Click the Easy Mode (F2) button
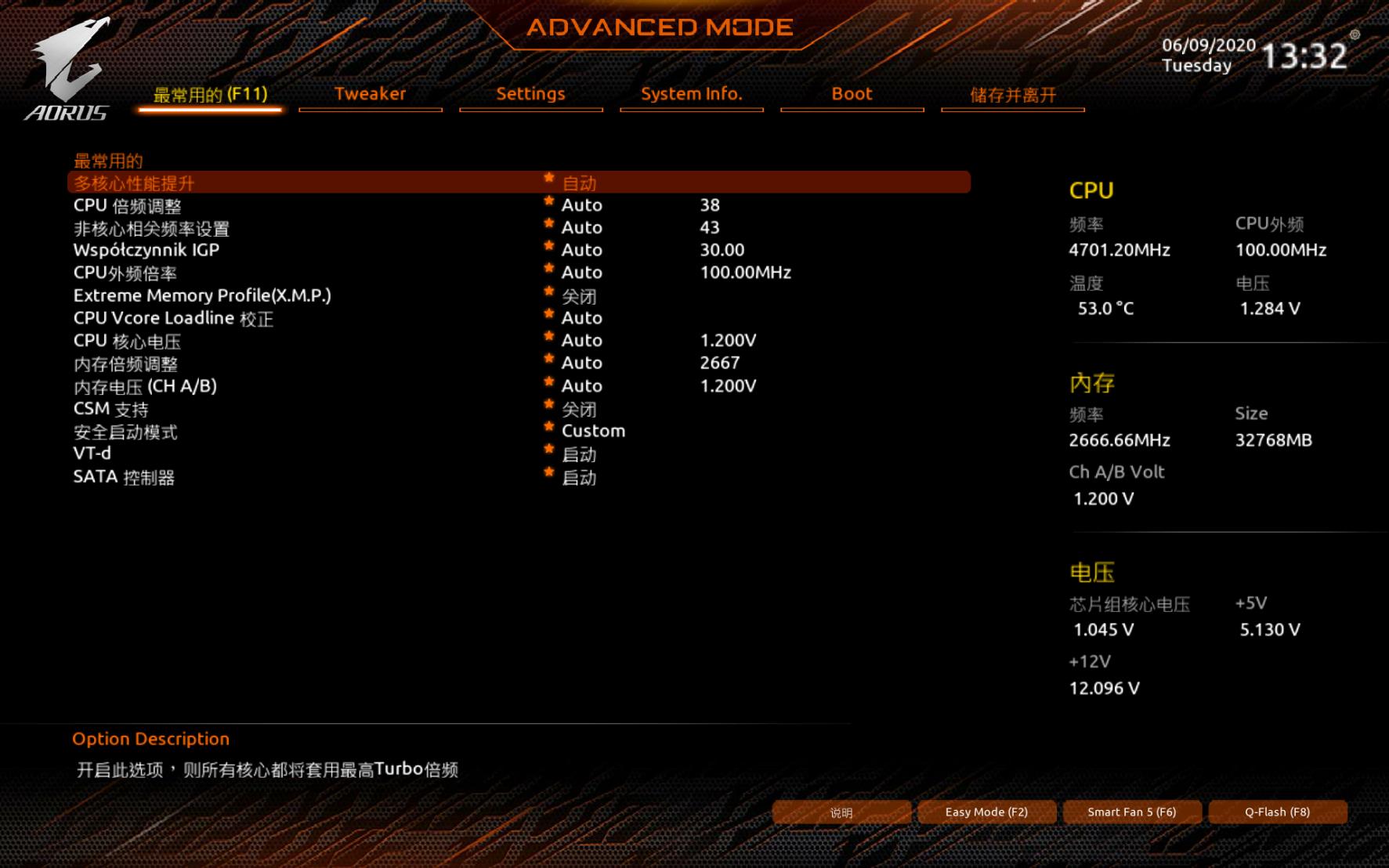Screen dimensions: 1389x868 click(986, 812)
